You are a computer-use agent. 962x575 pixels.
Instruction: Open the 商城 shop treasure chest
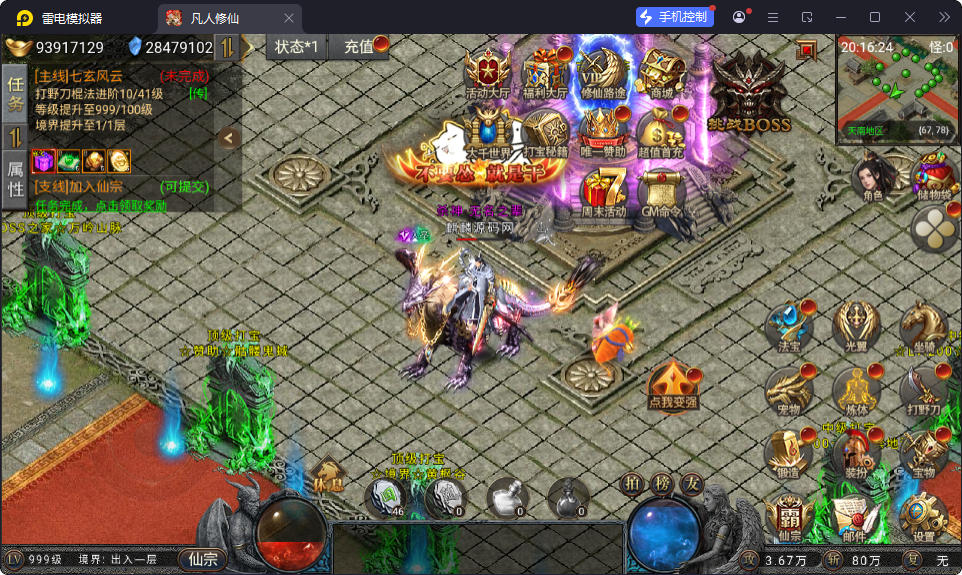pos(660,72)
